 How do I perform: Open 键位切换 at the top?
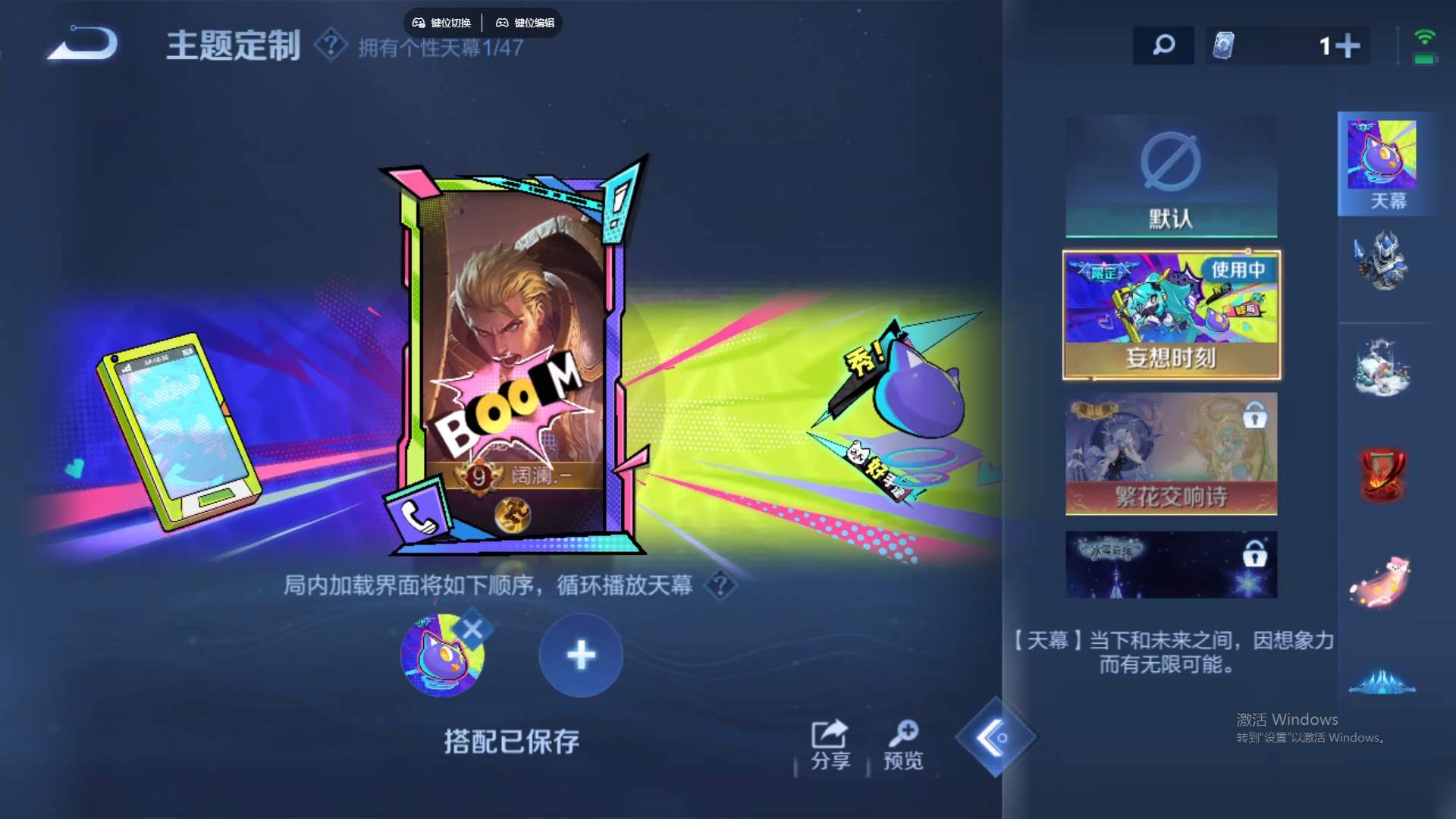[x=443, y=22]
